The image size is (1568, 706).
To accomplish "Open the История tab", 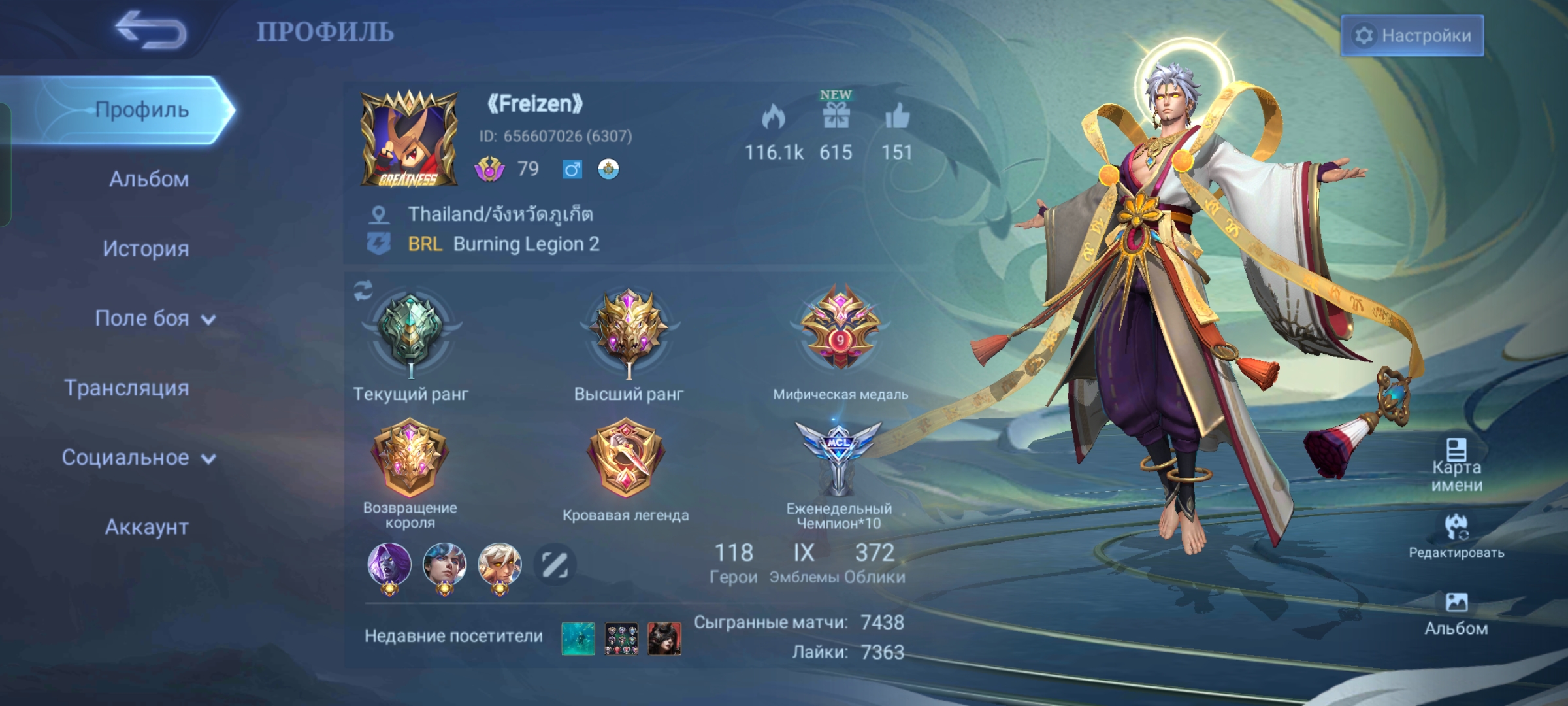I will click(146, 248).
